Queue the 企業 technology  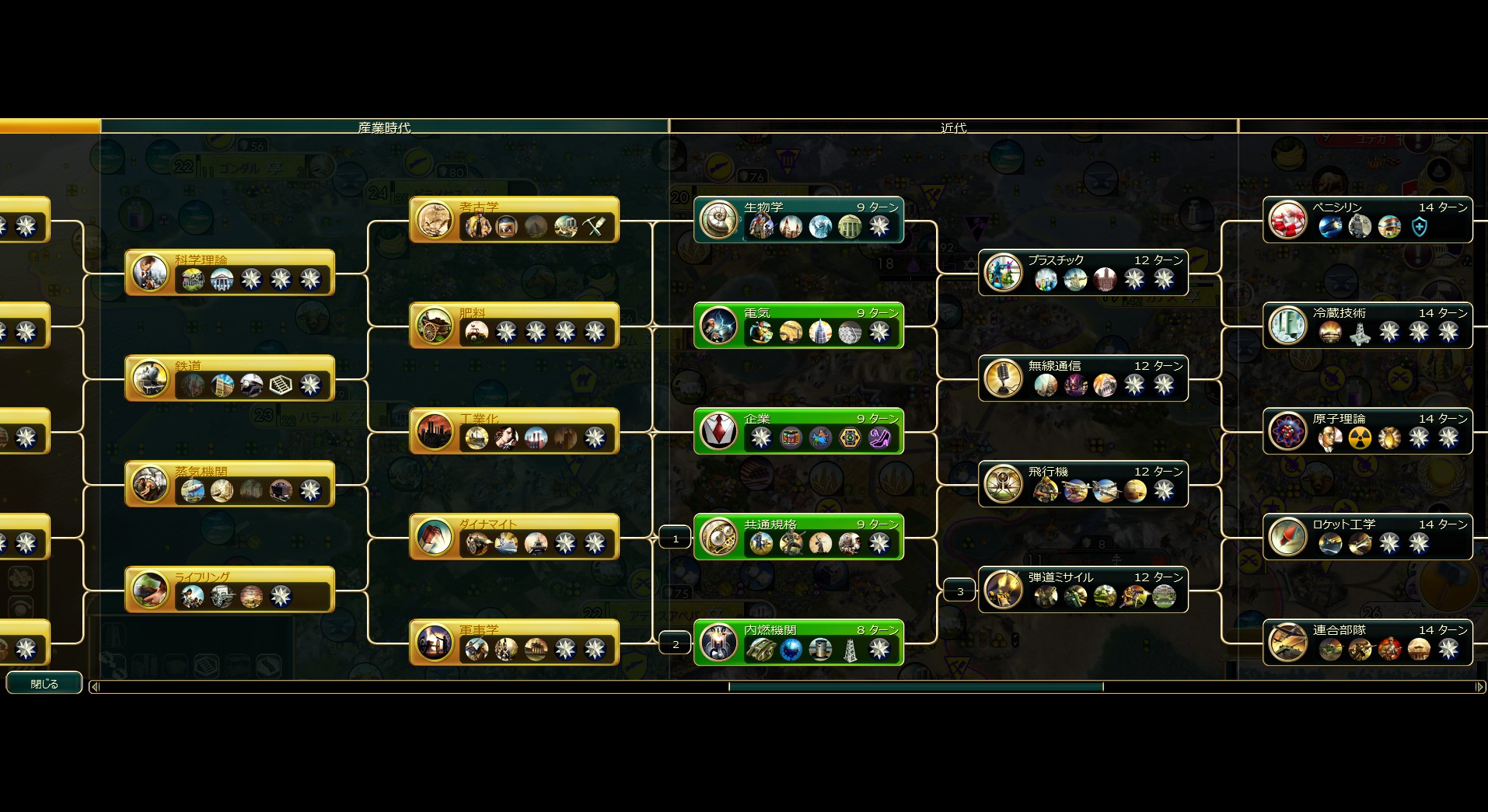click(x=798, y=430)
